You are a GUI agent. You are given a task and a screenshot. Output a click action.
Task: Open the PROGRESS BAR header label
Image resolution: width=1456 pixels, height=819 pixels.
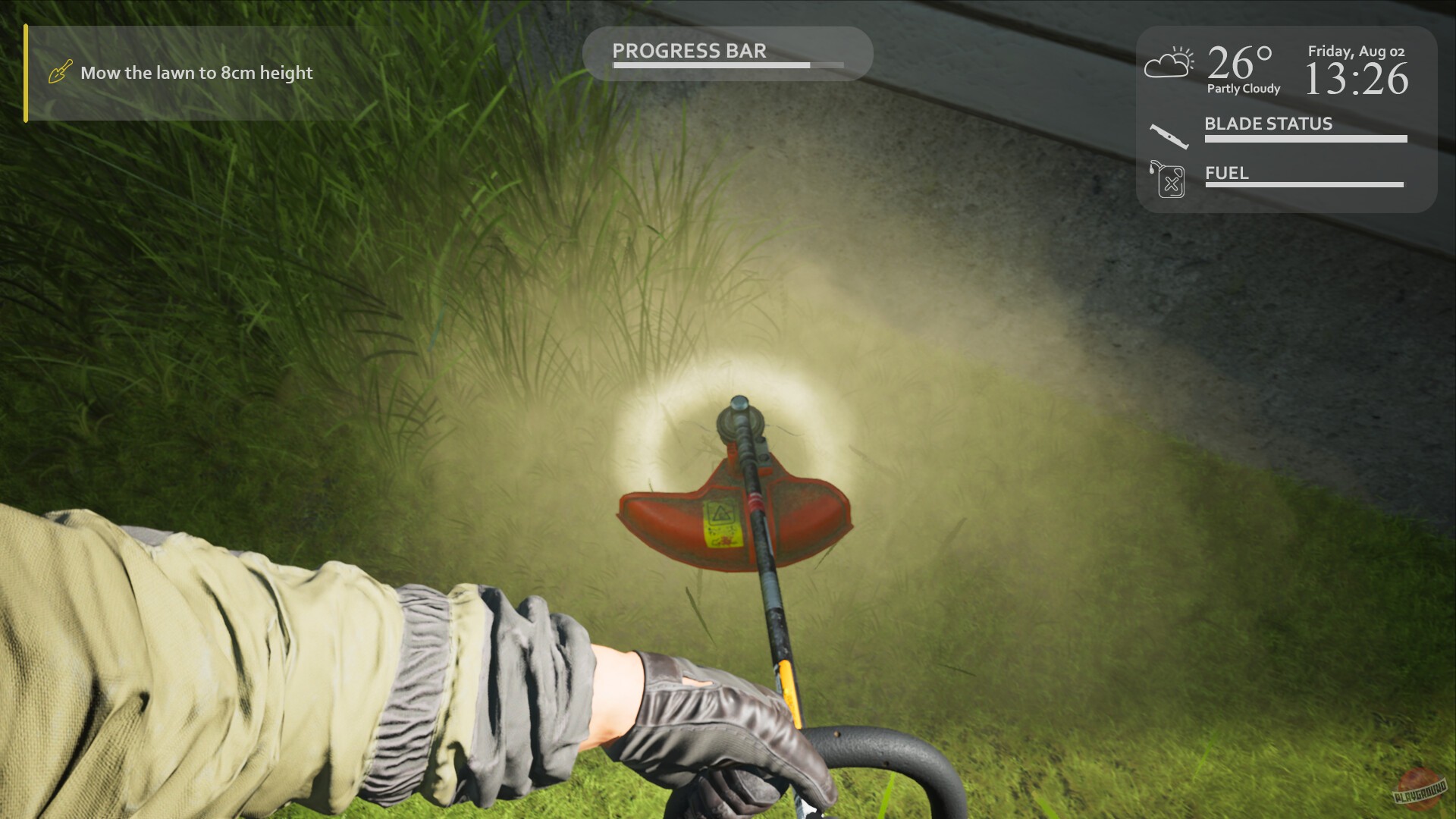(x=690, y=51)
